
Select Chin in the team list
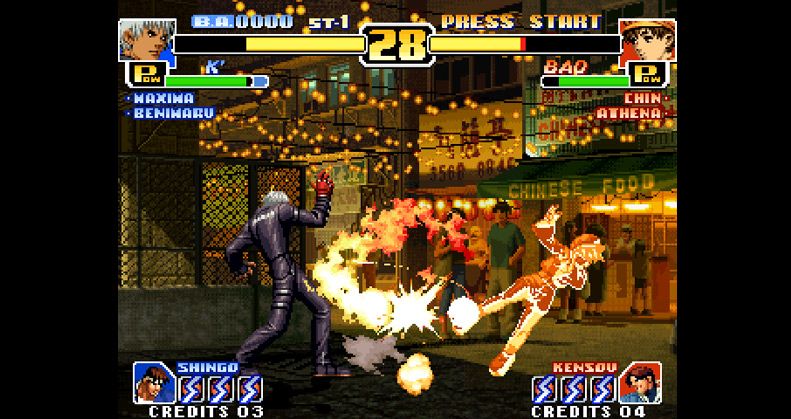(642, 99)
